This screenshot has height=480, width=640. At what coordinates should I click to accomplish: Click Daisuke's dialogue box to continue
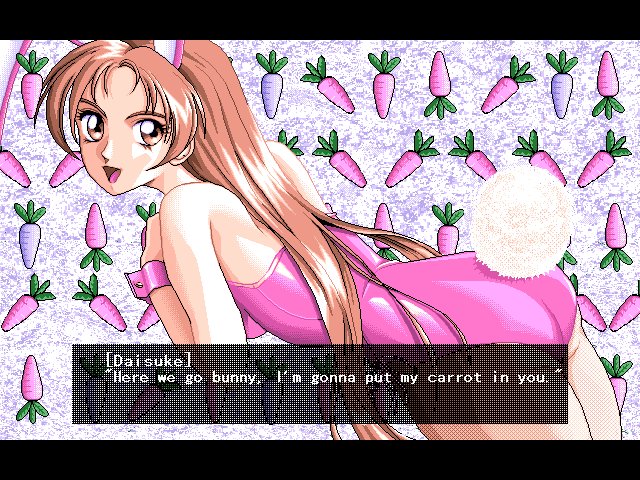pyautogui.click(x=320, y=384)
